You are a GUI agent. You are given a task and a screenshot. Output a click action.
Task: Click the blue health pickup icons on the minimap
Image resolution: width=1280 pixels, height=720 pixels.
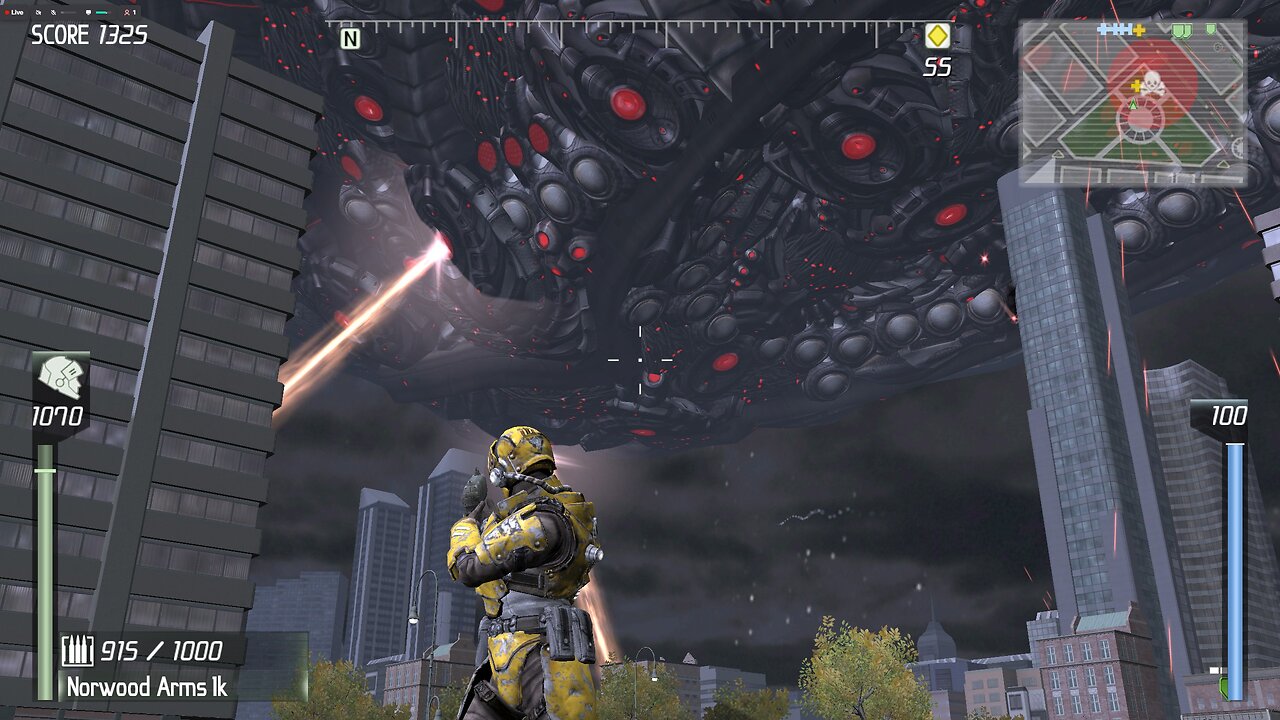(1113, 27)
